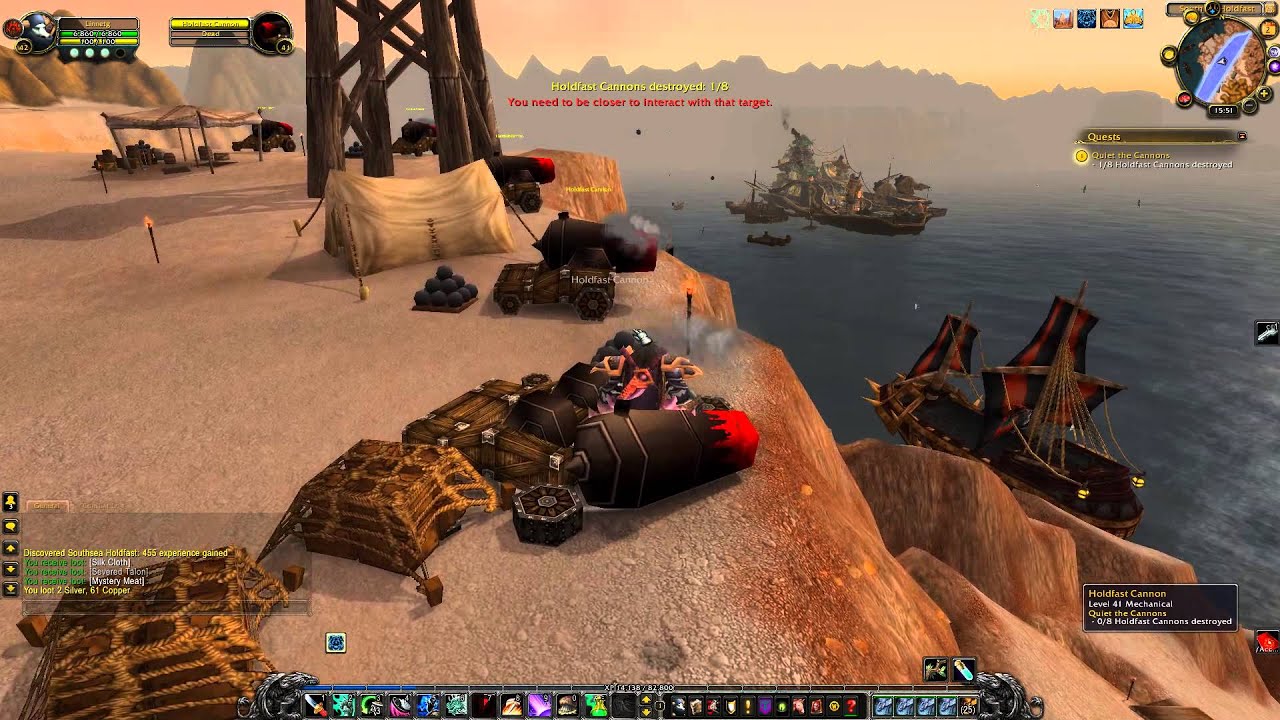Use the blue vial quest item button
The width and height of the screenshot is (1280, 720).
(x=964, y=669)
